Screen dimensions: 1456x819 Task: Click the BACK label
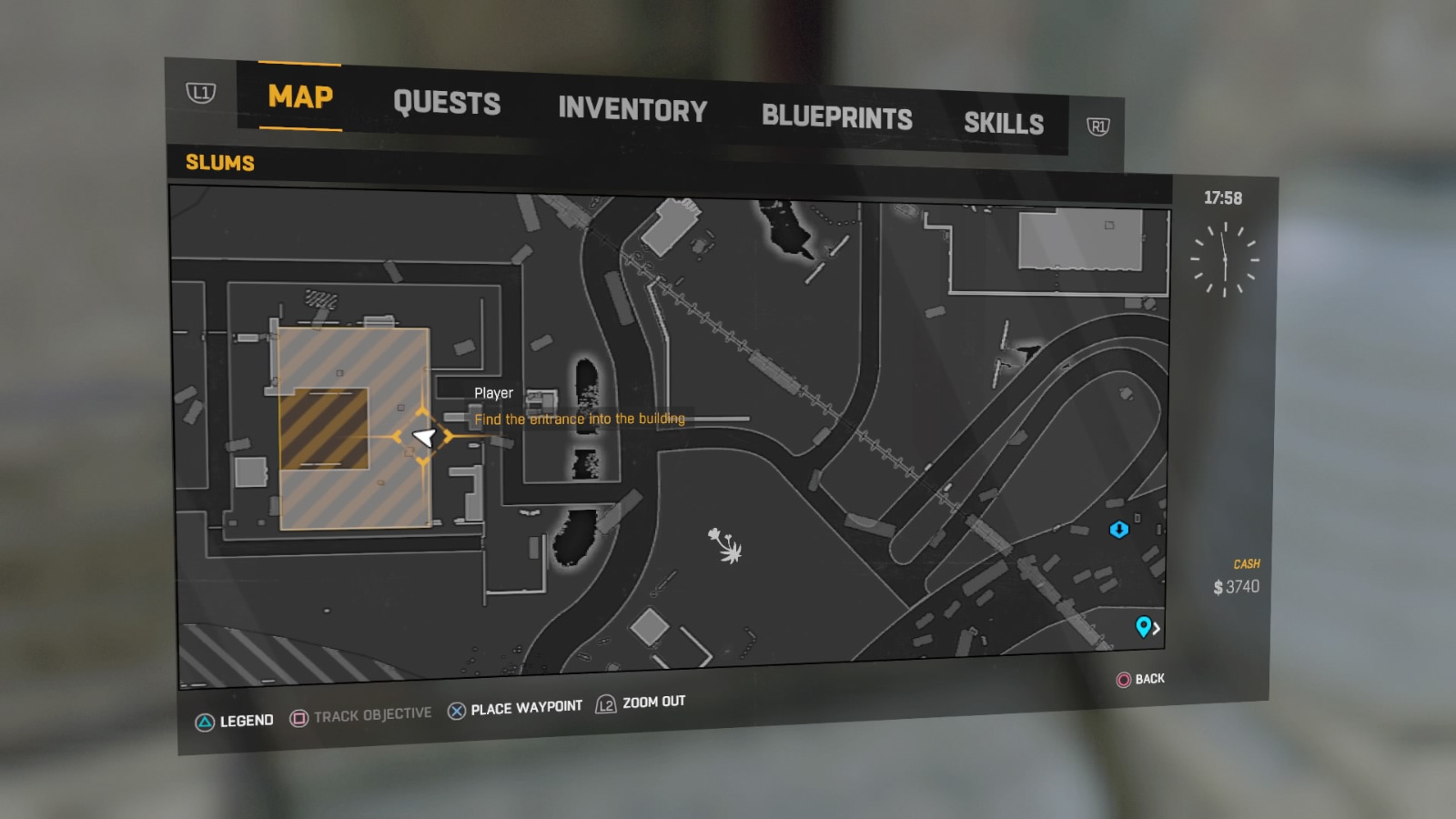pyautogui.click(x=1151, y=679)
